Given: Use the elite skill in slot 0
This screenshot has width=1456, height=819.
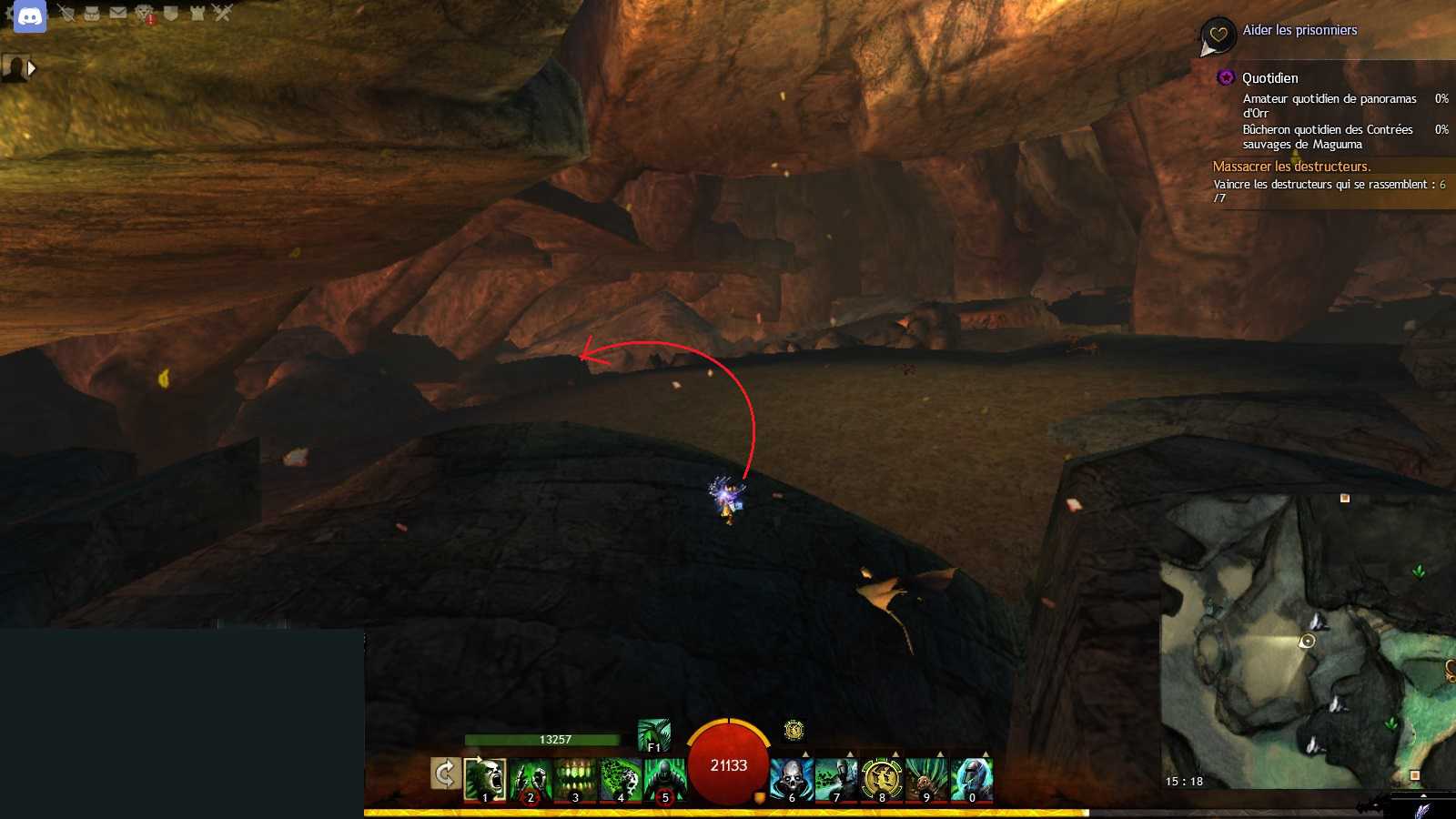Looking at the screenshot, I should pos(971,780).
